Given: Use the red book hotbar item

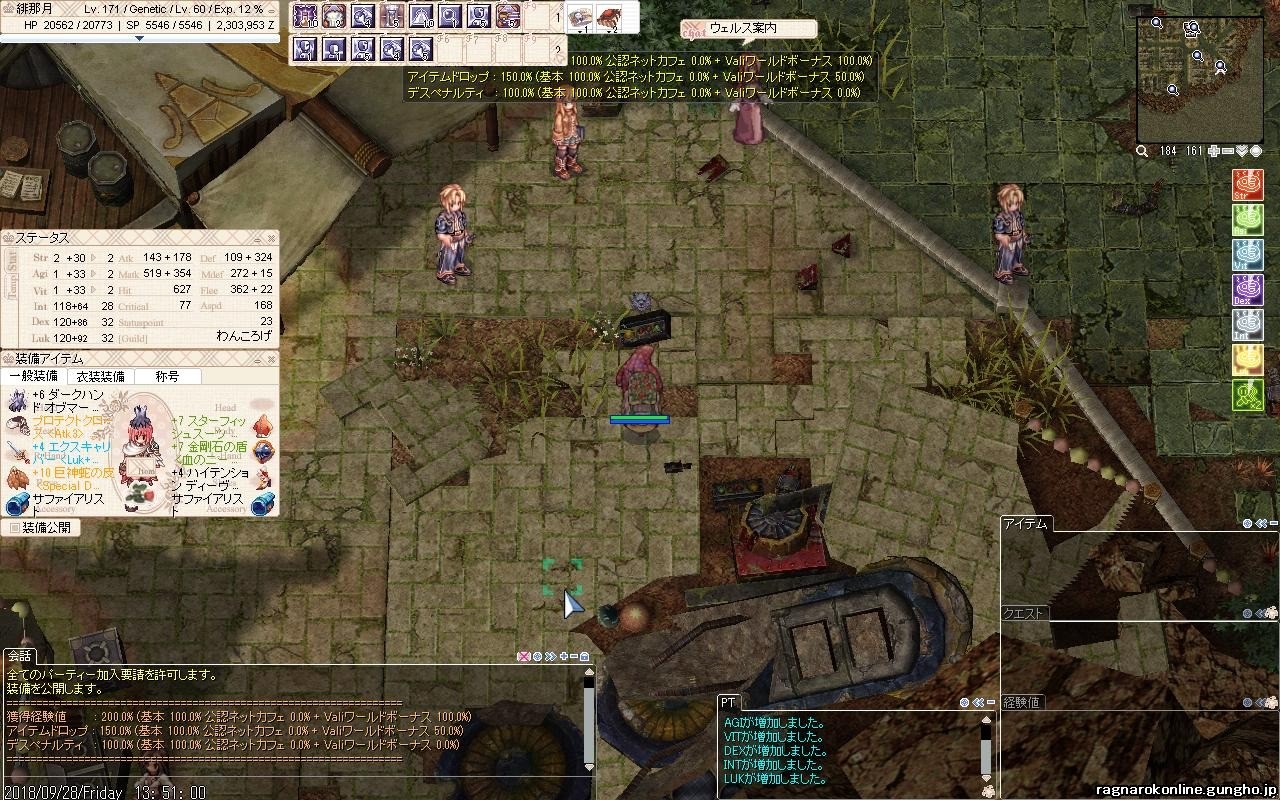Looking at the screenshot, I should click(x=608, y=17).
